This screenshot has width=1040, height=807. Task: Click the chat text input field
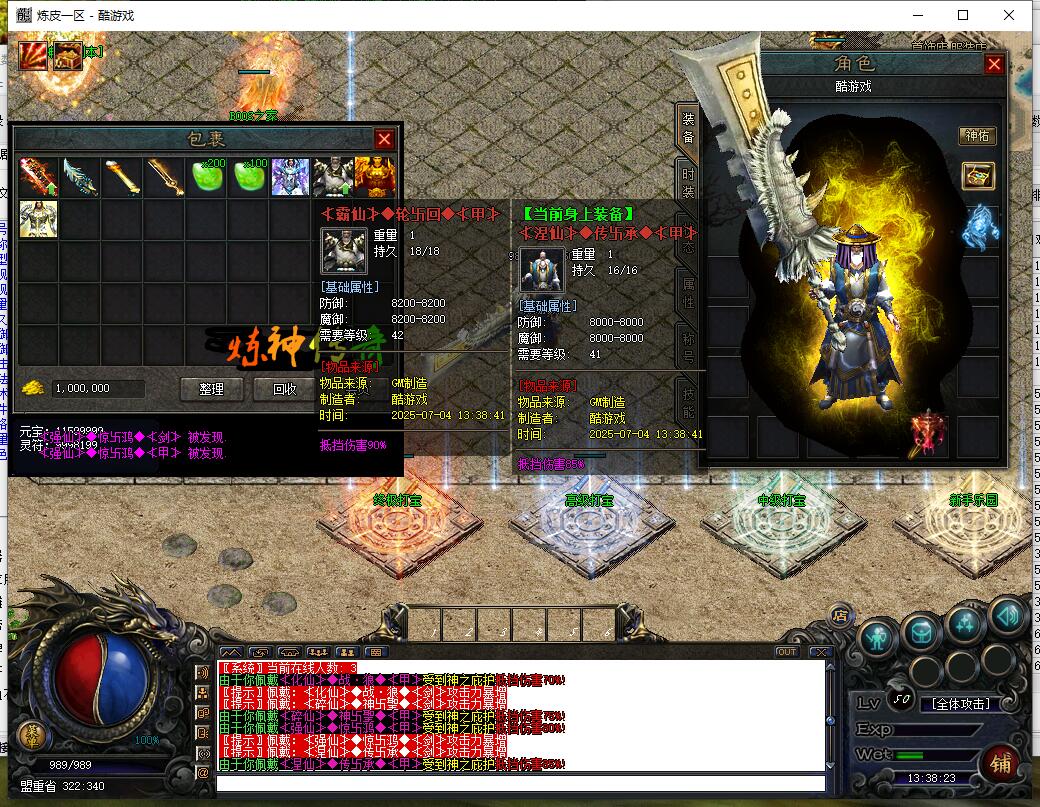tap(520, 783)
